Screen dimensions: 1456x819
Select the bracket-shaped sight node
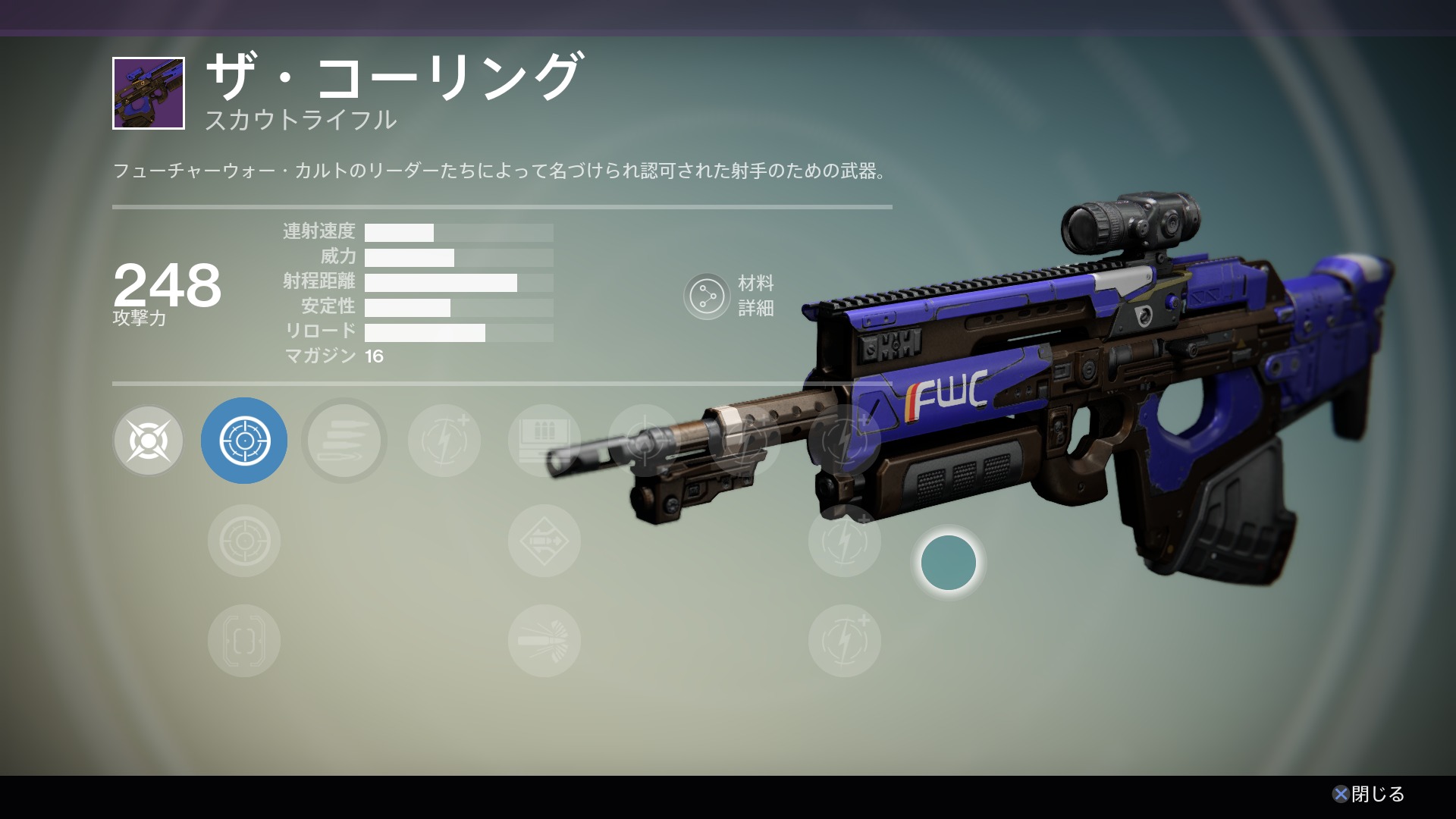(x=243, y=641)
